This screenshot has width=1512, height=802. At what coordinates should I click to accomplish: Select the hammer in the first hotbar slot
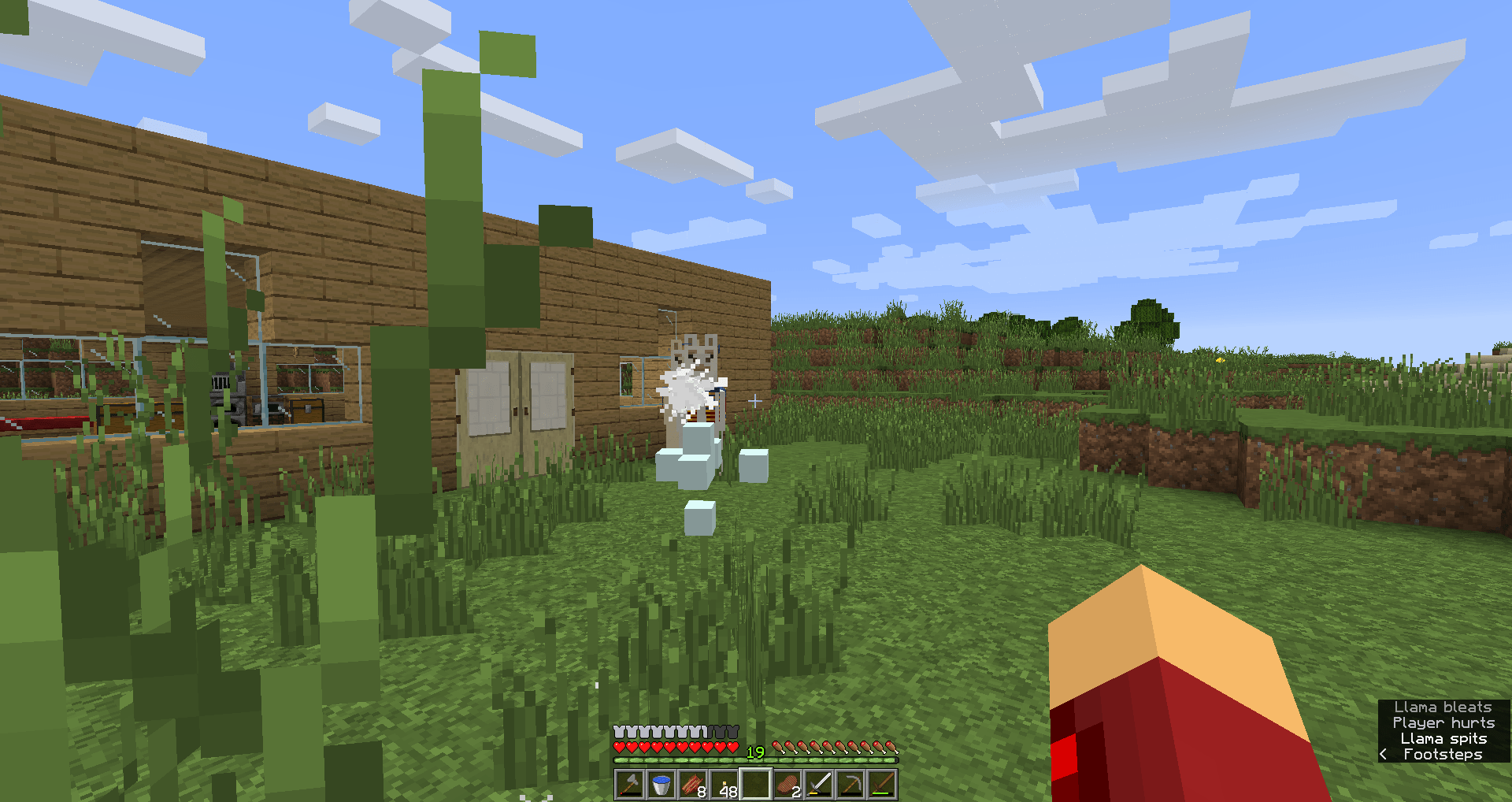(x=628, y=784)
